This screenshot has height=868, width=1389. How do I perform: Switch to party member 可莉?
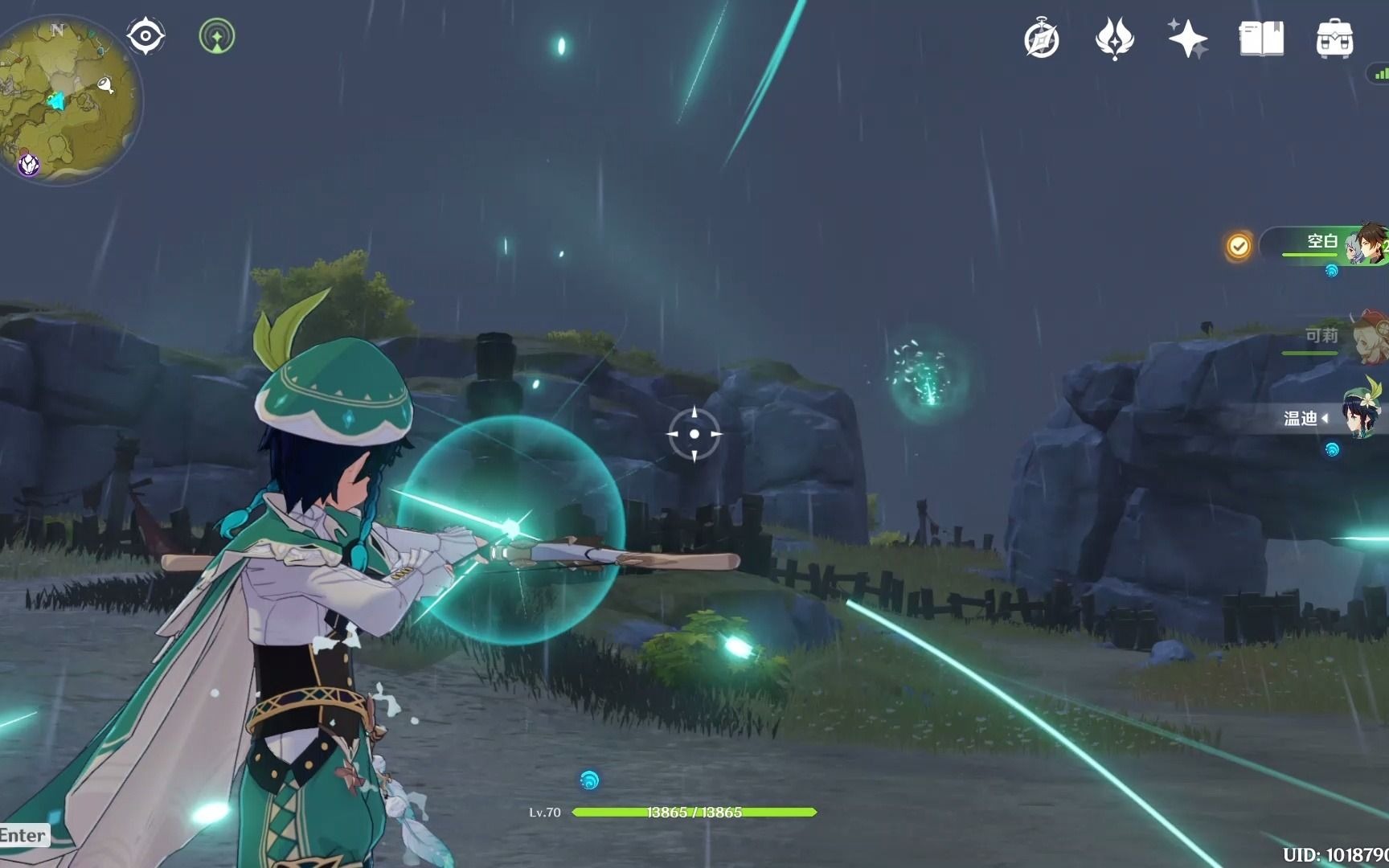[1334, 336]
